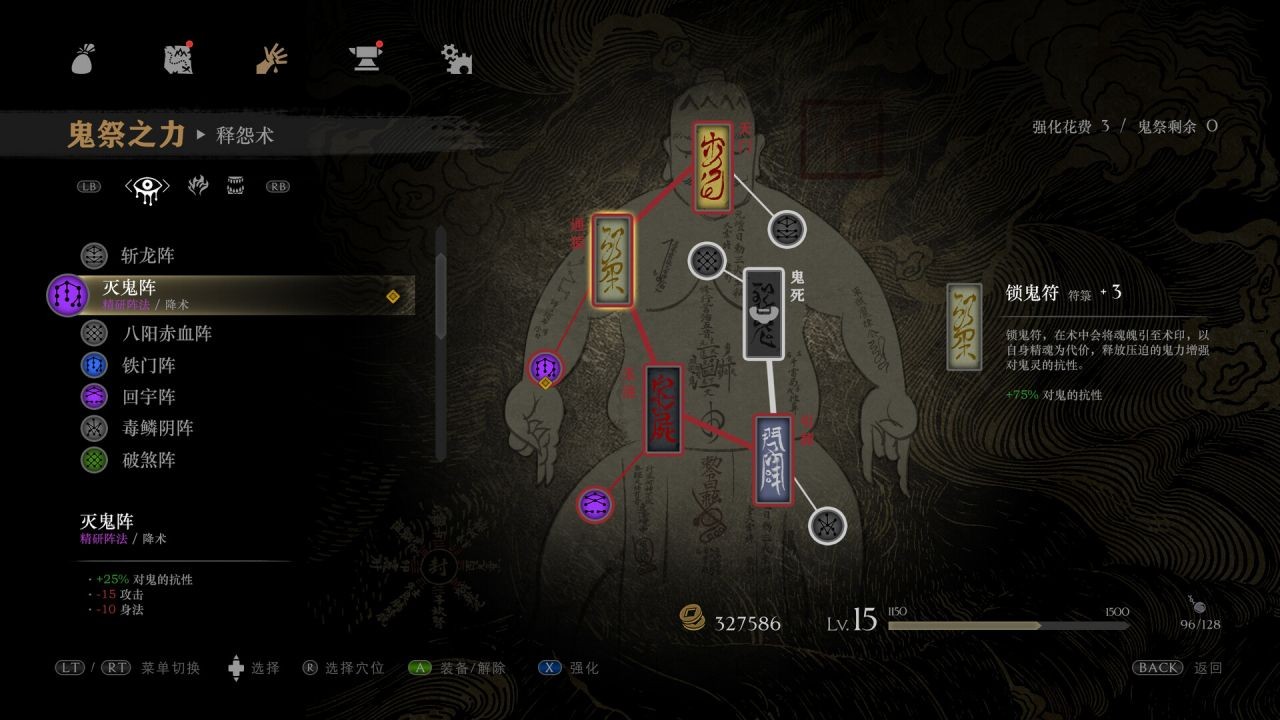Pick the 铁门阵 formation
This screenshot has height=720, width=1280.
click(x=147, y=365)
